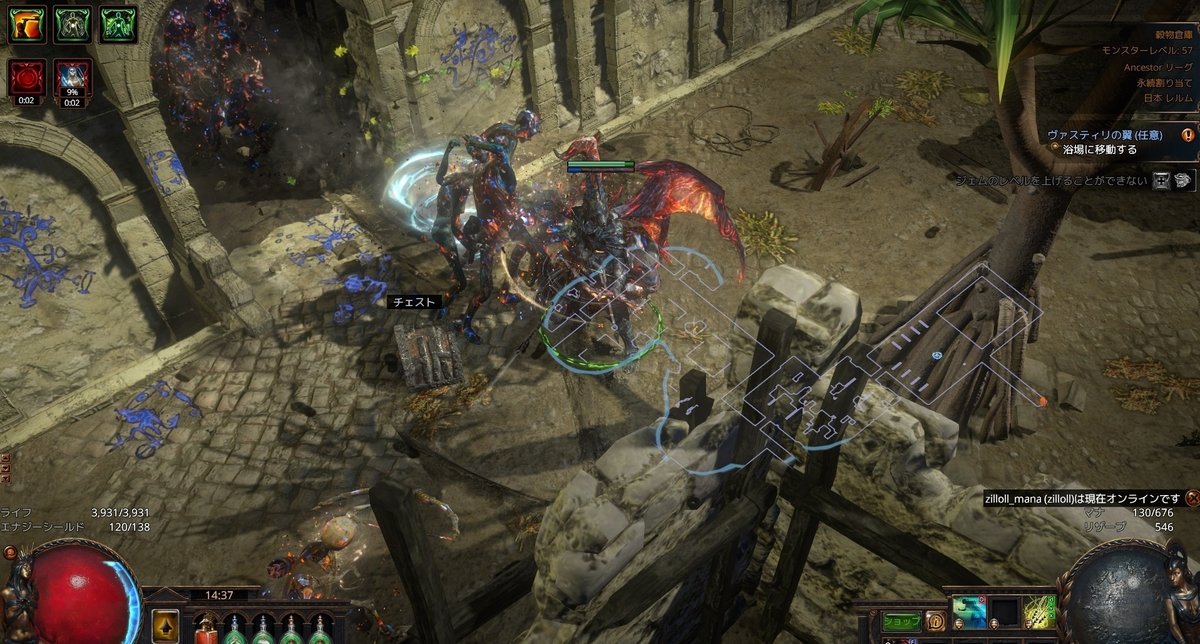Activate the yellow lightning arrows skill

pos(1040,614)
